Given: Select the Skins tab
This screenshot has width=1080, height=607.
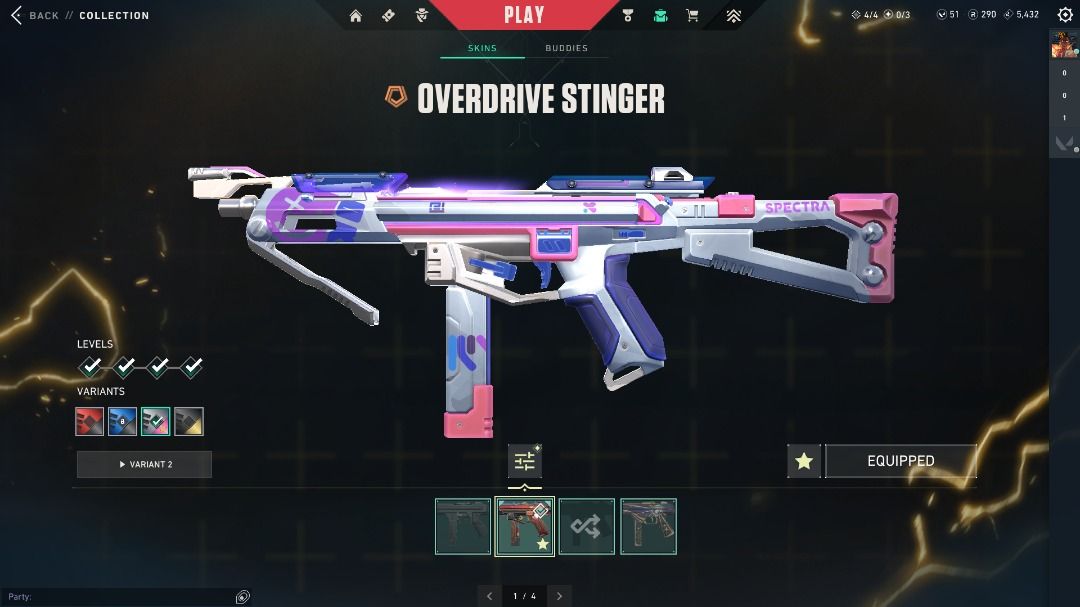Looking at the screenshot, I should [x=482, y=48].
